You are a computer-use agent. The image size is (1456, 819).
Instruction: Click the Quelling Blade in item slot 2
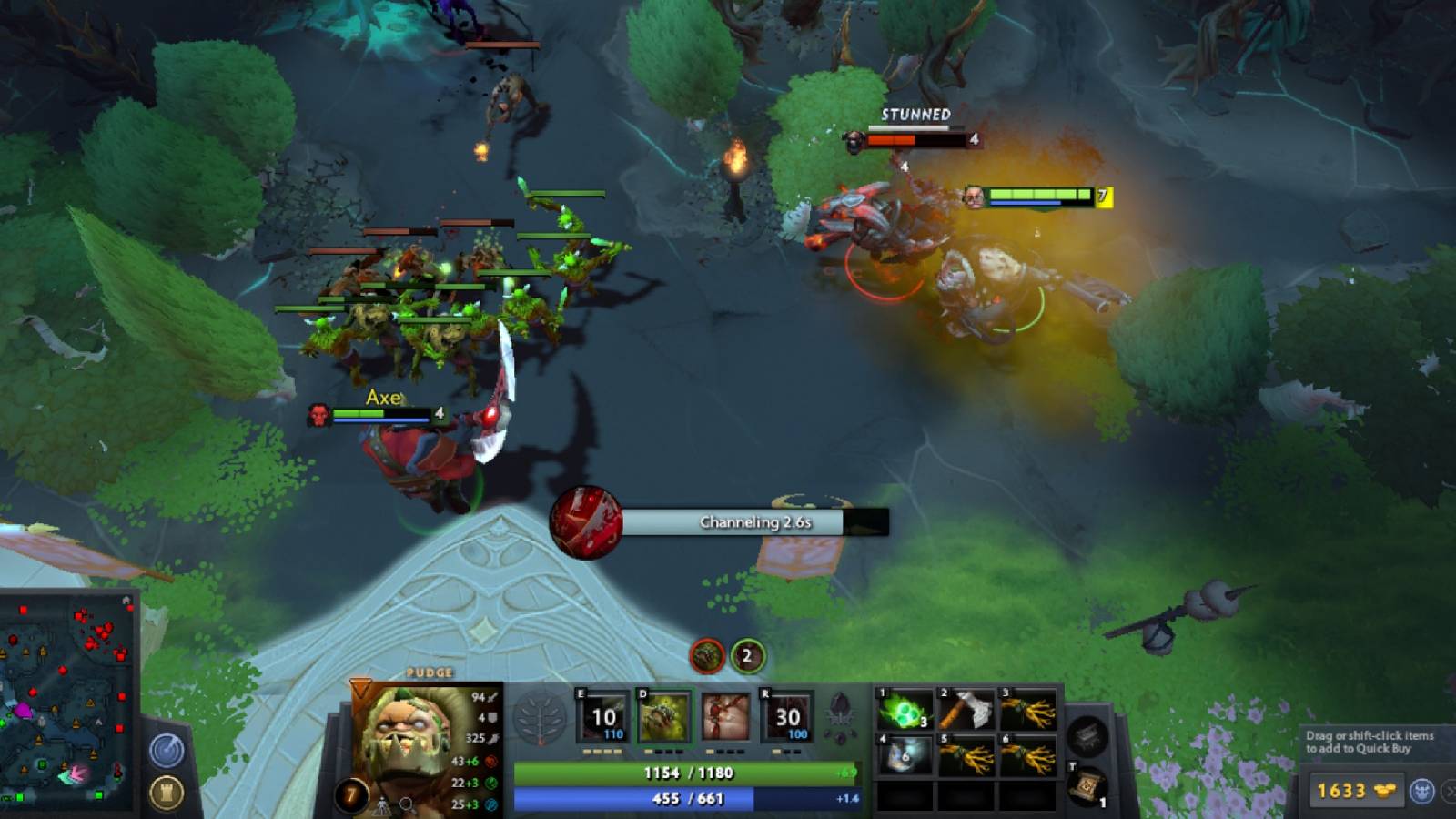[x=965, y=708]
